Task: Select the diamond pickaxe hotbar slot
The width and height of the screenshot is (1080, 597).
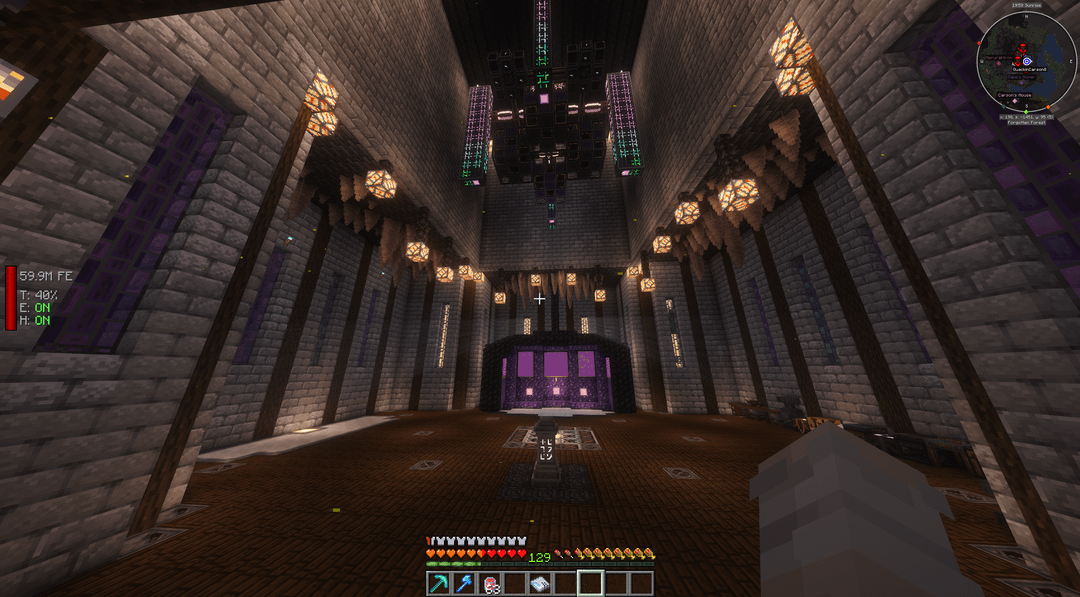Action: coord(439,584)
